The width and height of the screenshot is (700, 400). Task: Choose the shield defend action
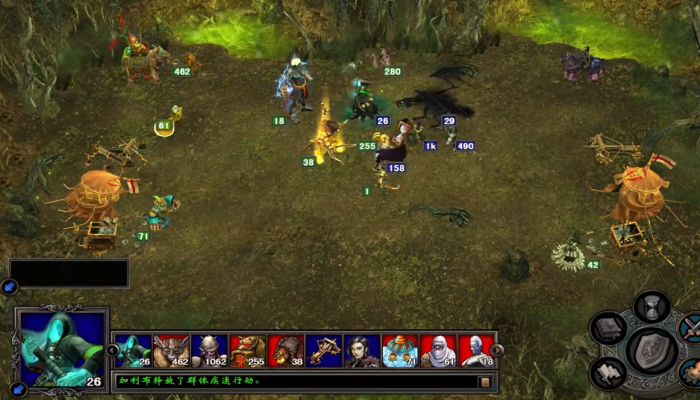(651, 350)
